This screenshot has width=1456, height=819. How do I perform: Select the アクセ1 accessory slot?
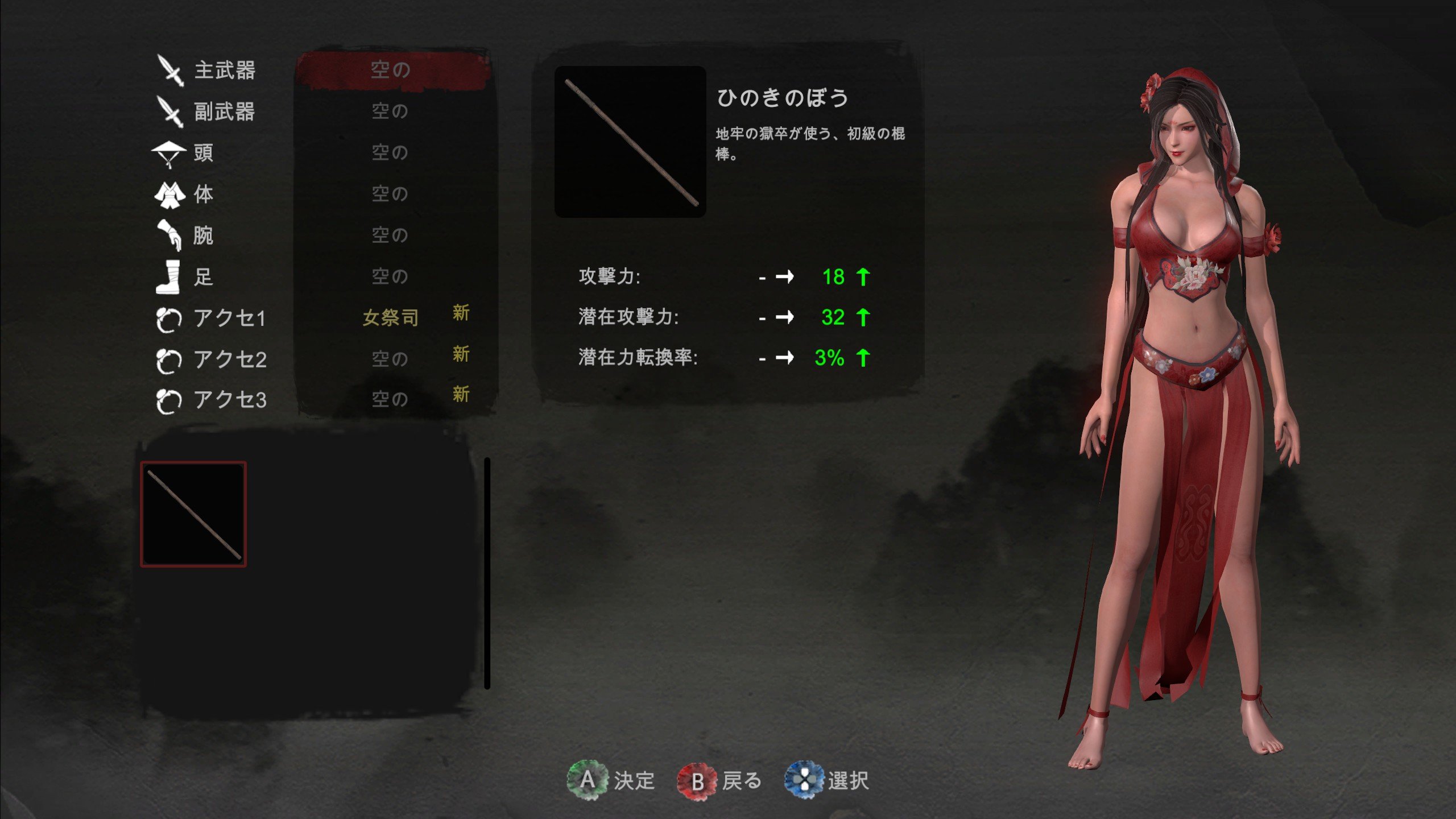click(x=390, y=317)
